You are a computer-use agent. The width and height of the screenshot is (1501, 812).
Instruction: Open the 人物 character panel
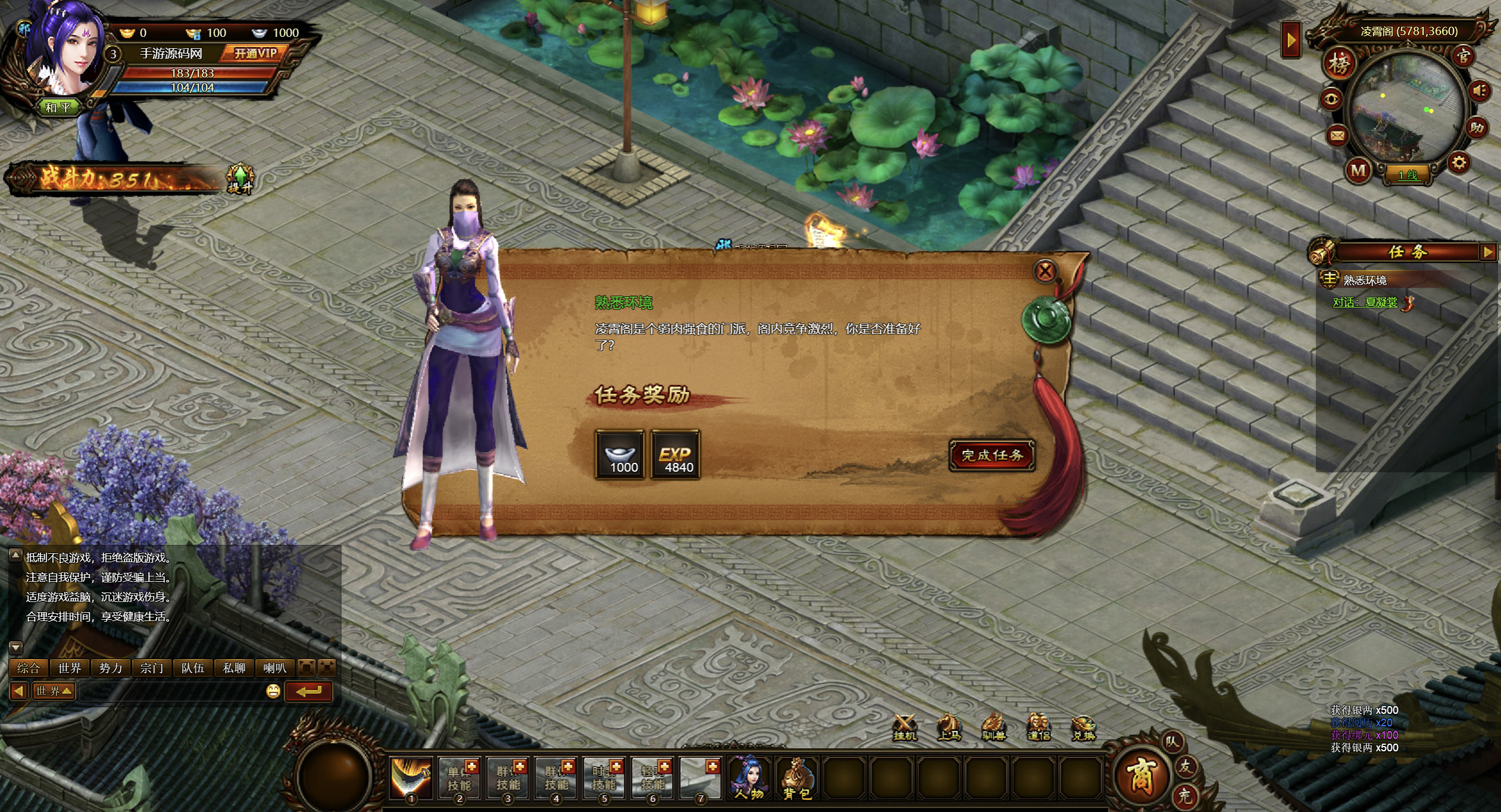[749, 778]
